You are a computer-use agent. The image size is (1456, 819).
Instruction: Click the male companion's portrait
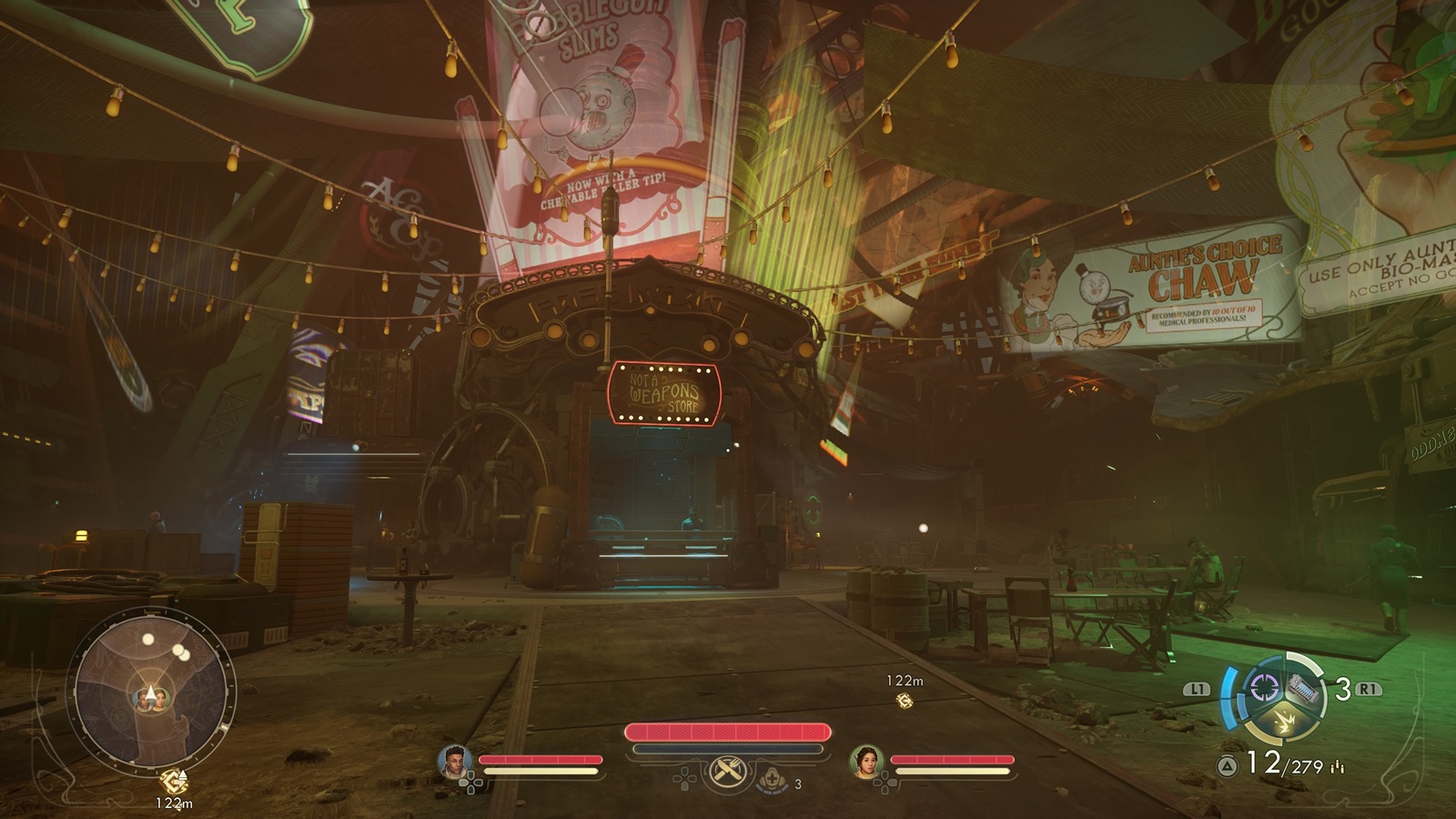pos(454,762)
